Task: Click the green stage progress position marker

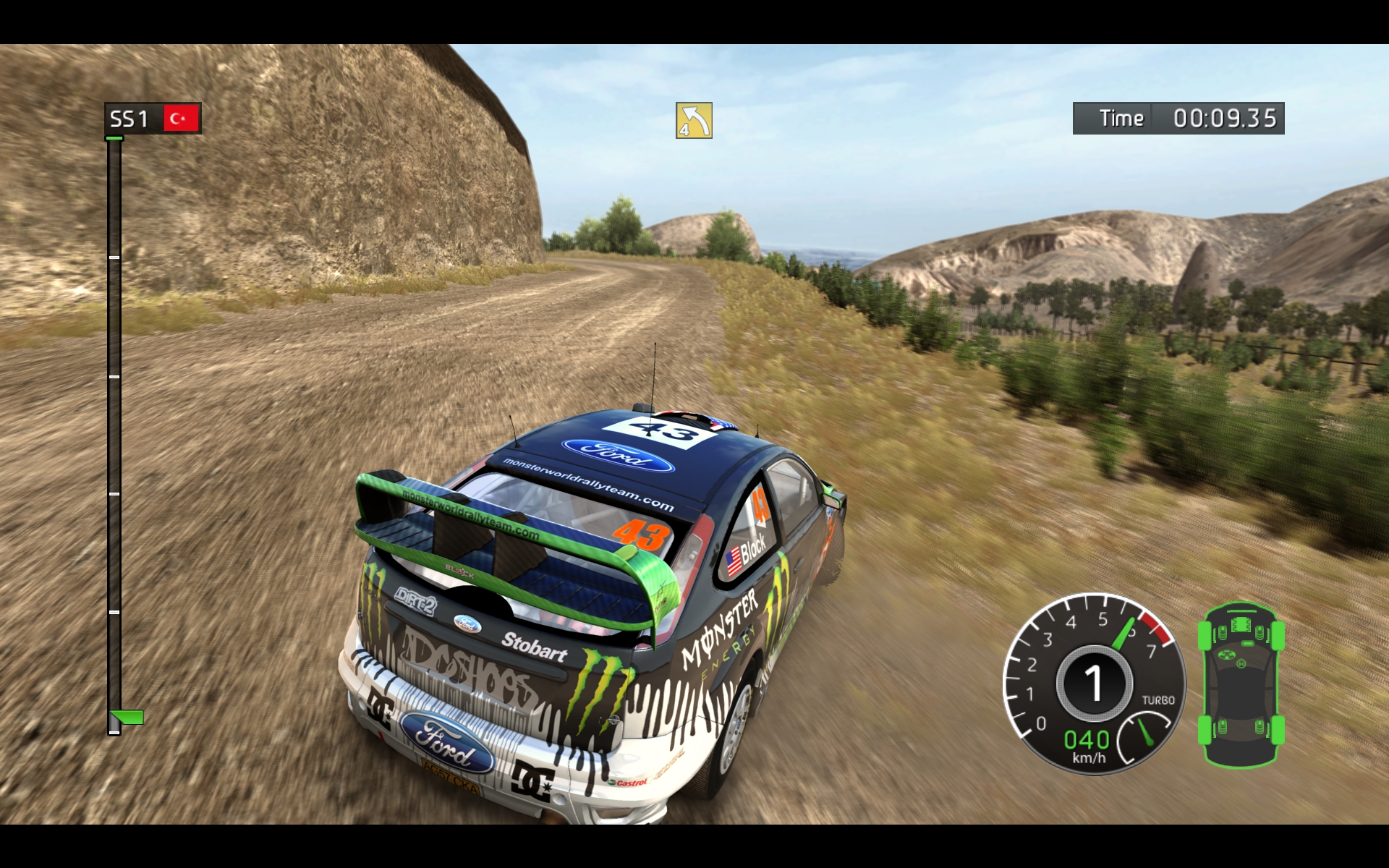Action: pos(128,717)
